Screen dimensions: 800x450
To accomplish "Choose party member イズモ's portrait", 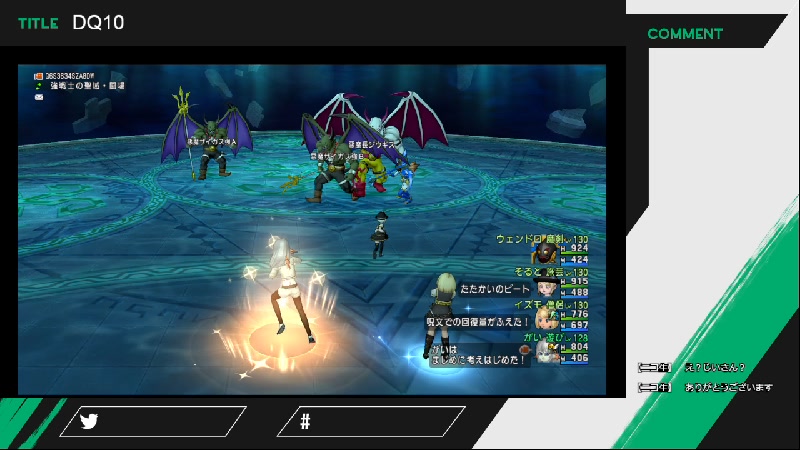I will tap(546, 319).
